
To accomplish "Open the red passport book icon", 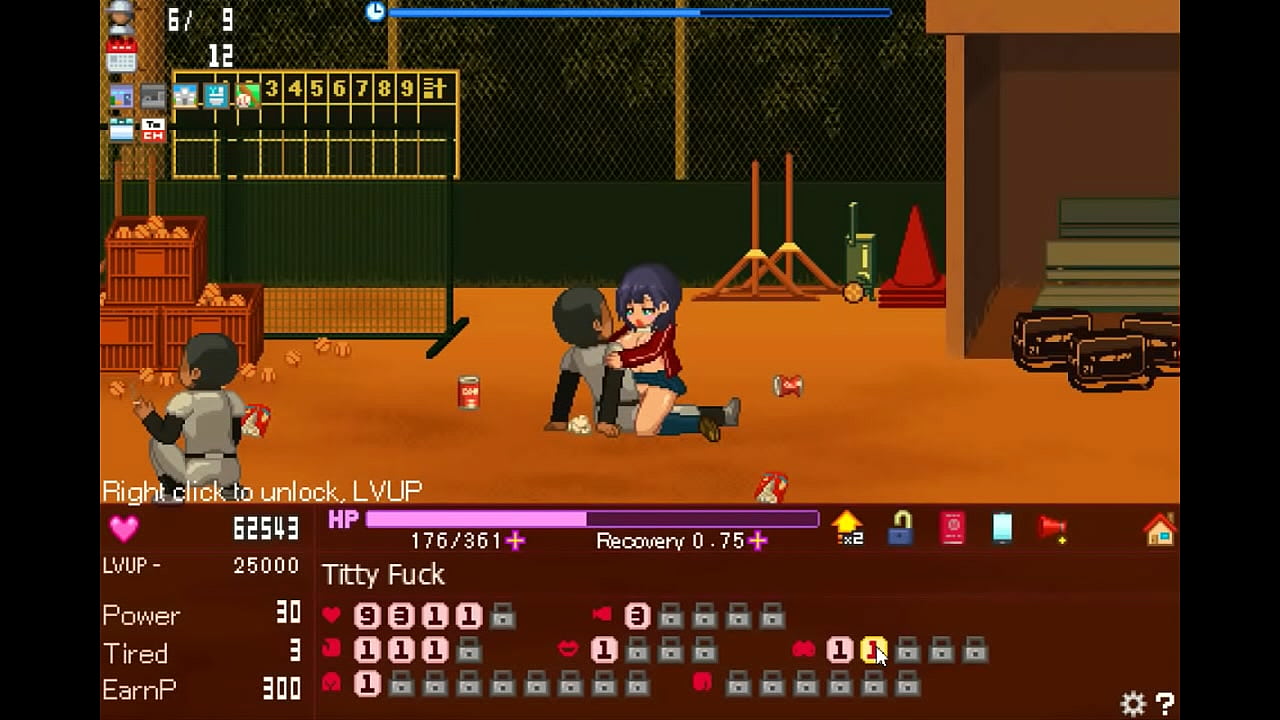I will 952,525.
